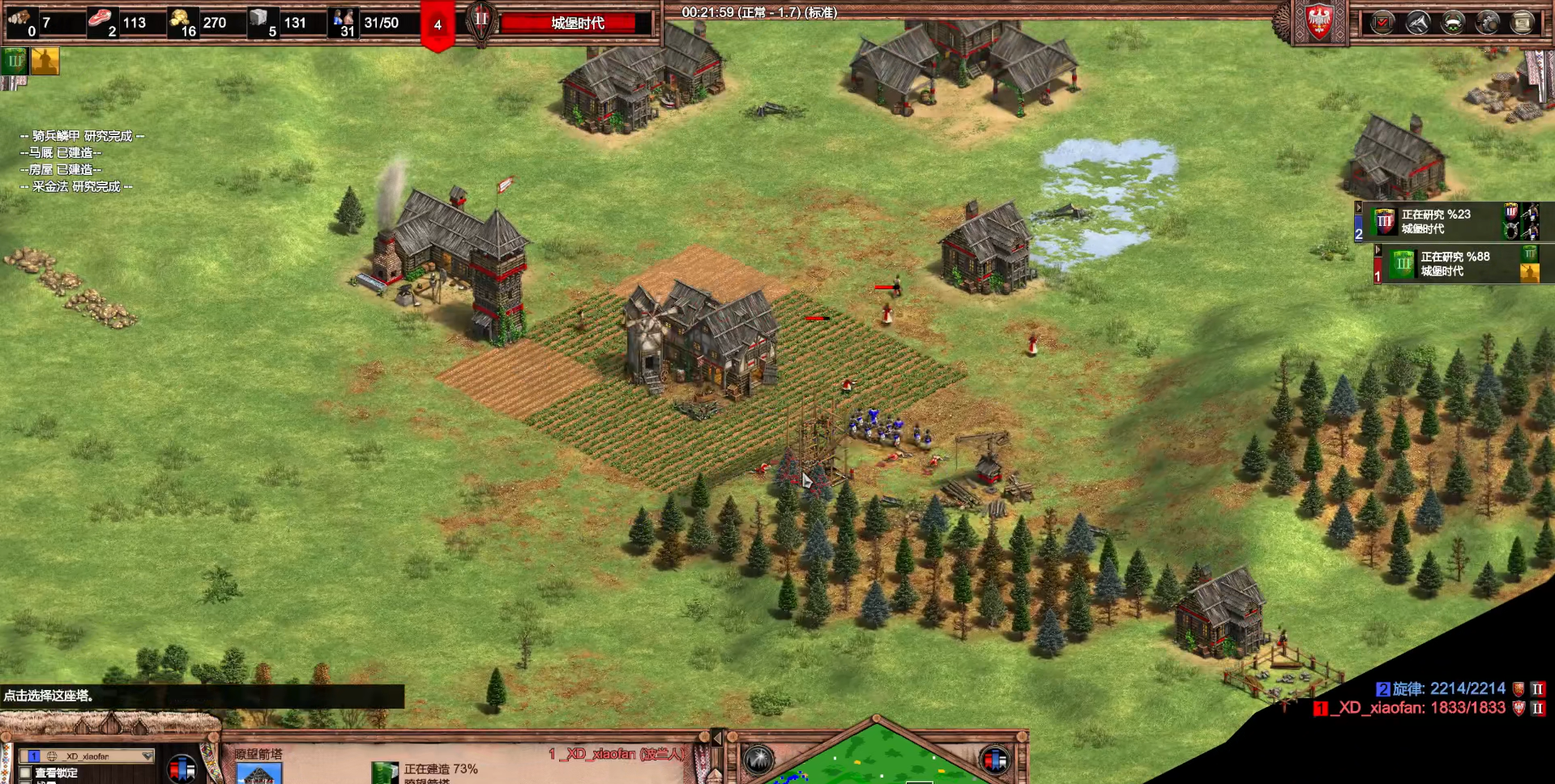Image resolution: width=1555 pixels, height=784 pixels.
Task: Collapse the panel with the left arrow
Action: click(x=716, y=738)
